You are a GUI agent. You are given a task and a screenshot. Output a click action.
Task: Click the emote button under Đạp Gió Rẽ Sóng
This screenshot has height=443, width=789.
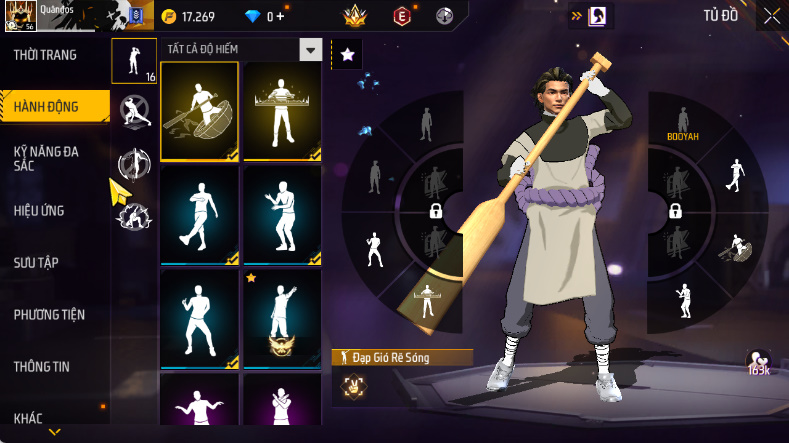pos(353,383)
